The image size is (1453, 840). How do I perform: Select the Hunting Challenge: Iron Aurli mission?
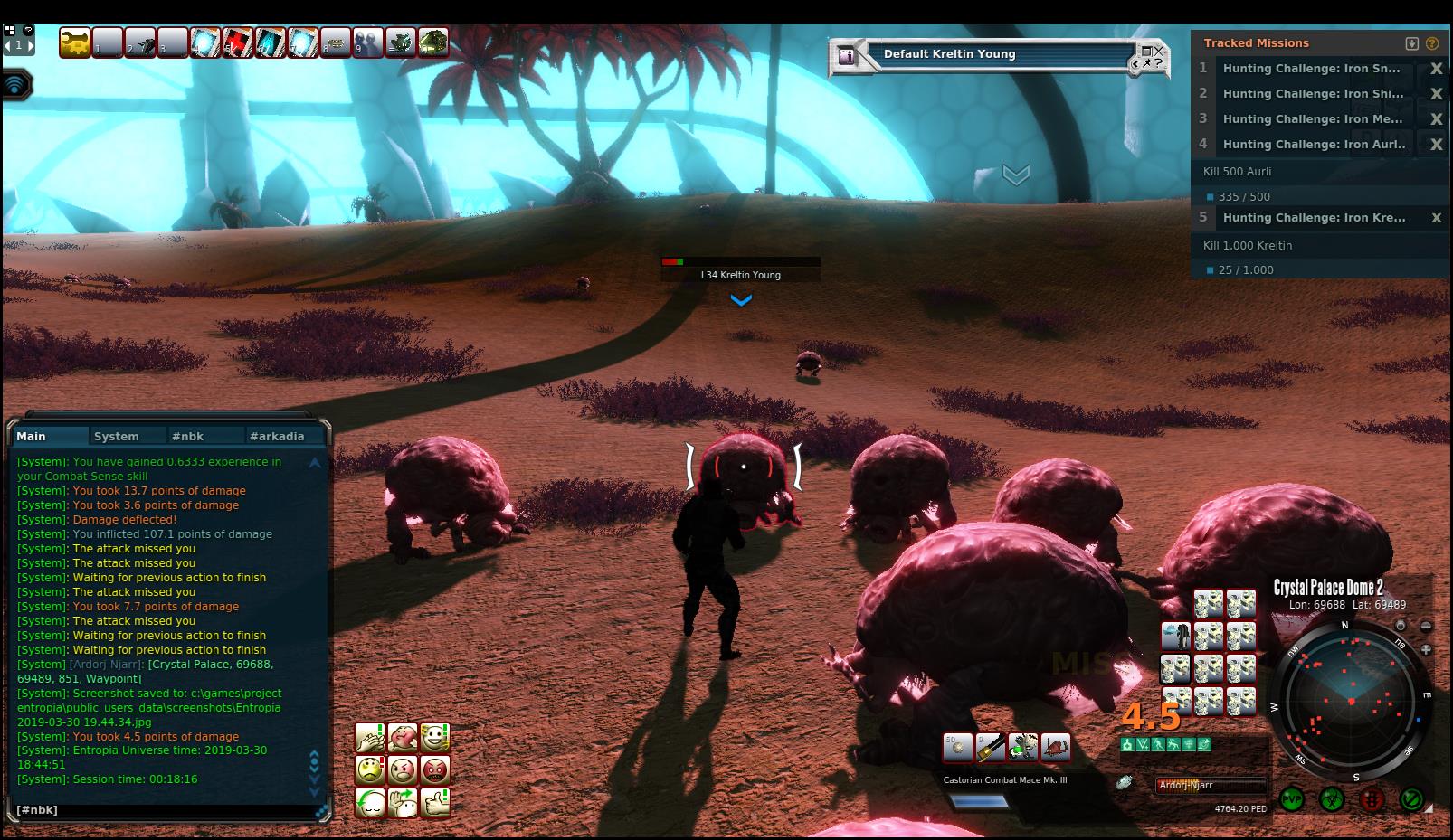coord(1314,144)
